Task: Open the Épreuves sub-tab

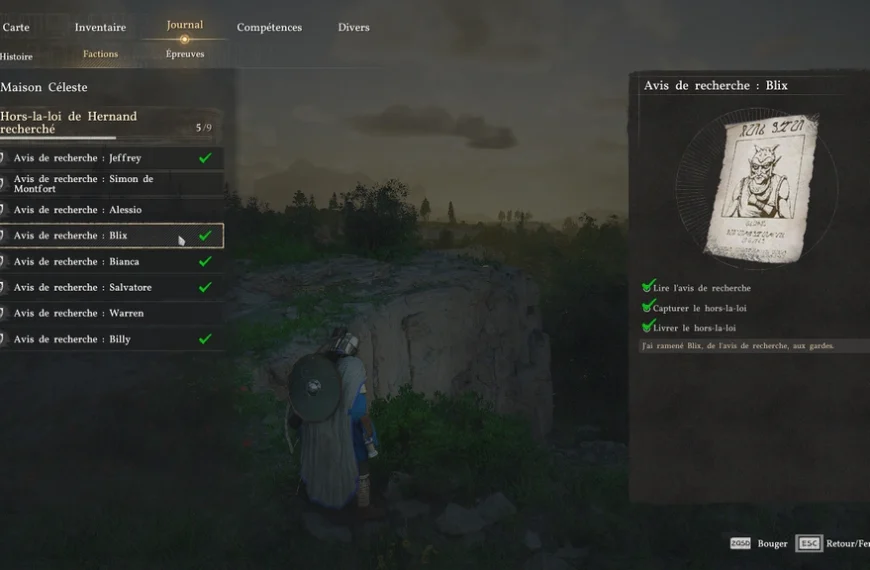Action: (185, 54)
